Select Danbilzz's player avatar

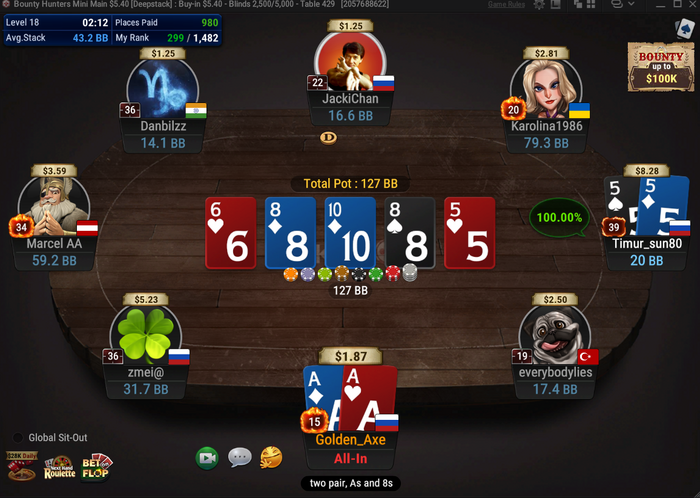162,89
